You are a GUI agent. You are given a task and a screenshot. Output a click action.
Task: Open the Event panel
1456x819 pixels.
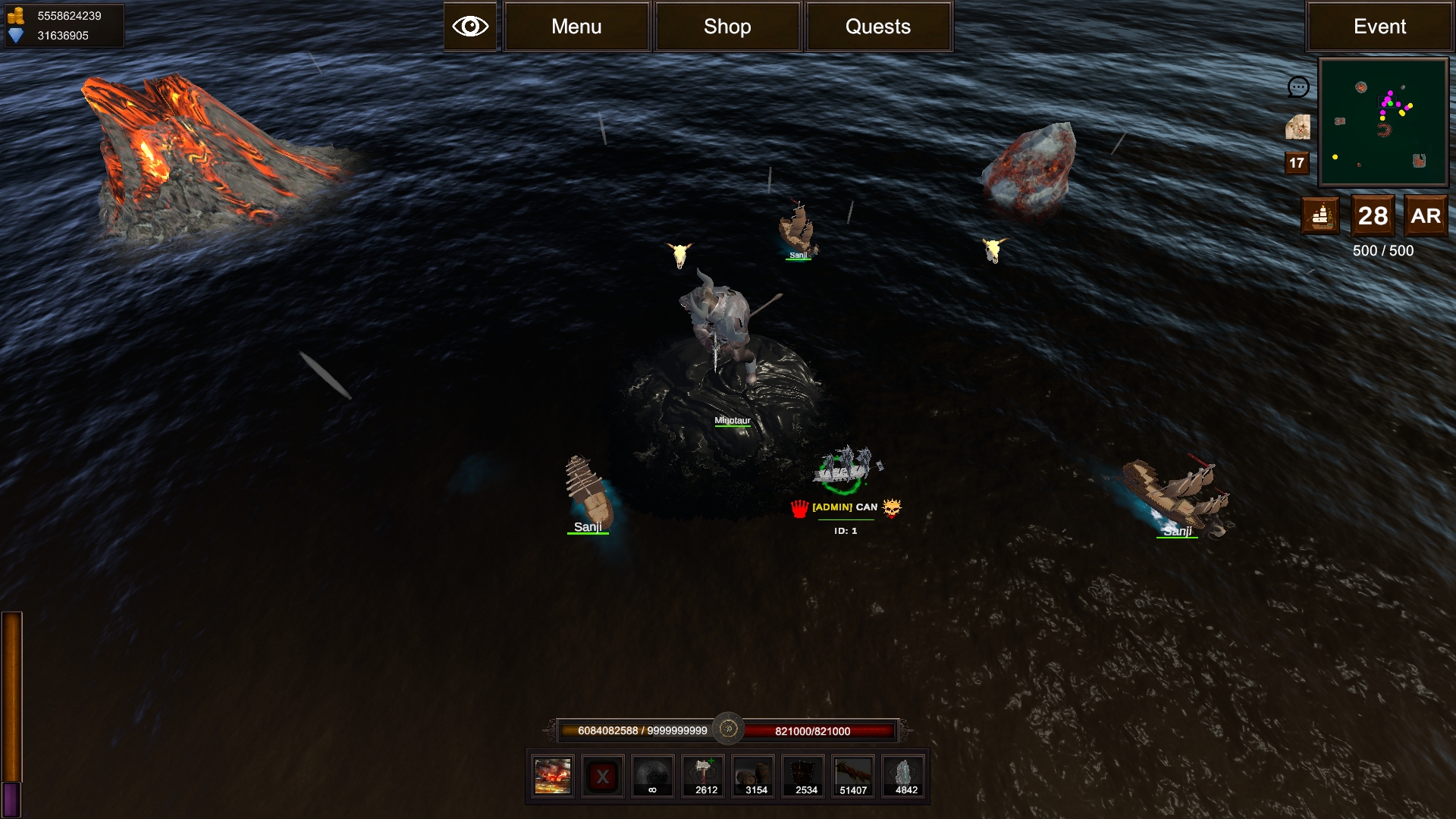1379,27
